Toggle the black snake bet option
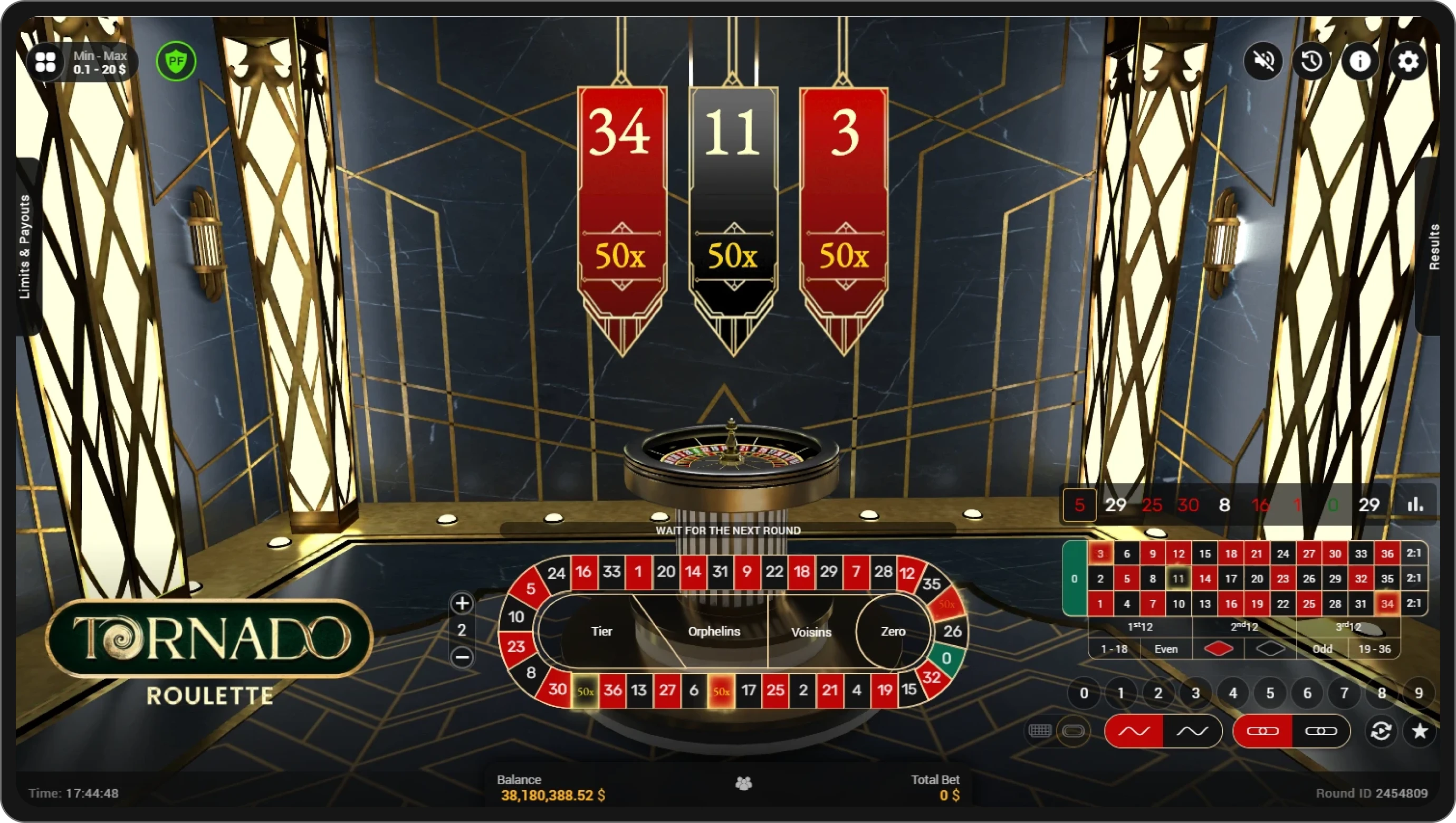 1193,731
